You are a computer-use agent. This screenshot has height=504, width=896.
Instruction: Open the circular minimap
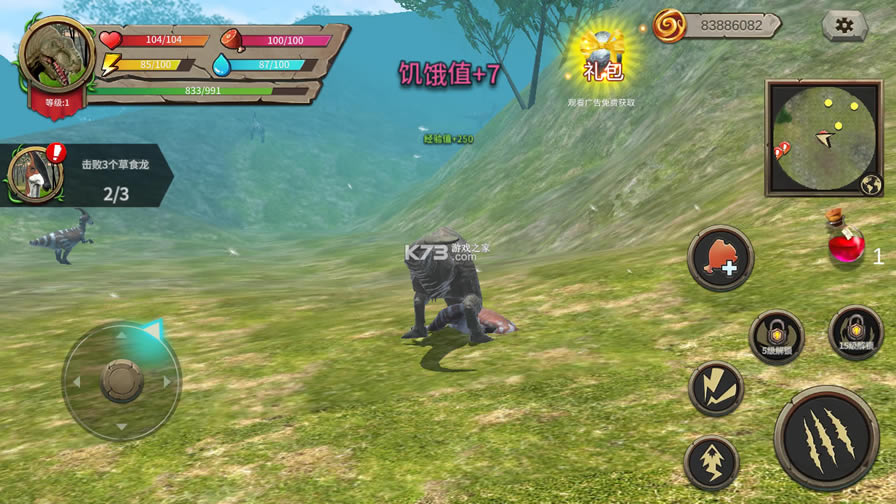[824, 138]
